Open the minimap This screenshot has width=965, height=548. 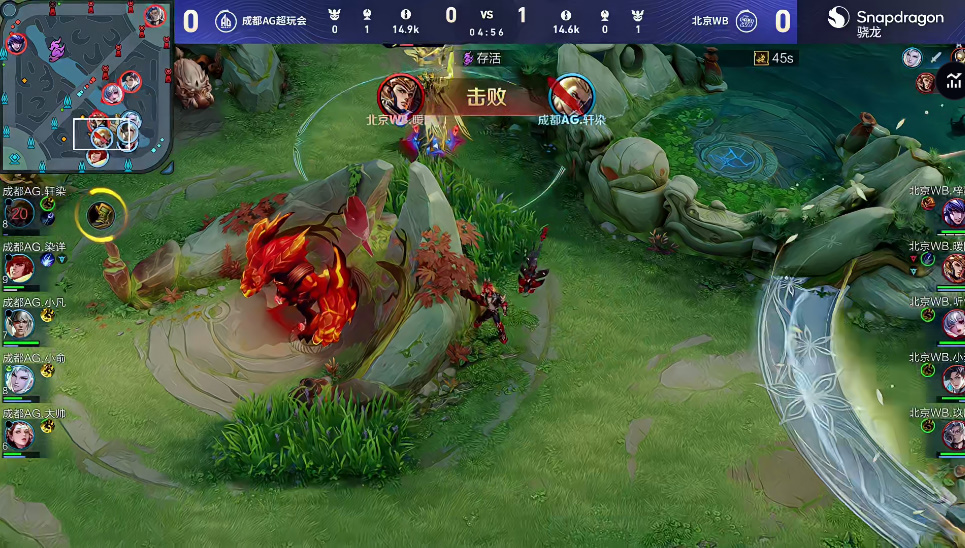click(86, 86)
